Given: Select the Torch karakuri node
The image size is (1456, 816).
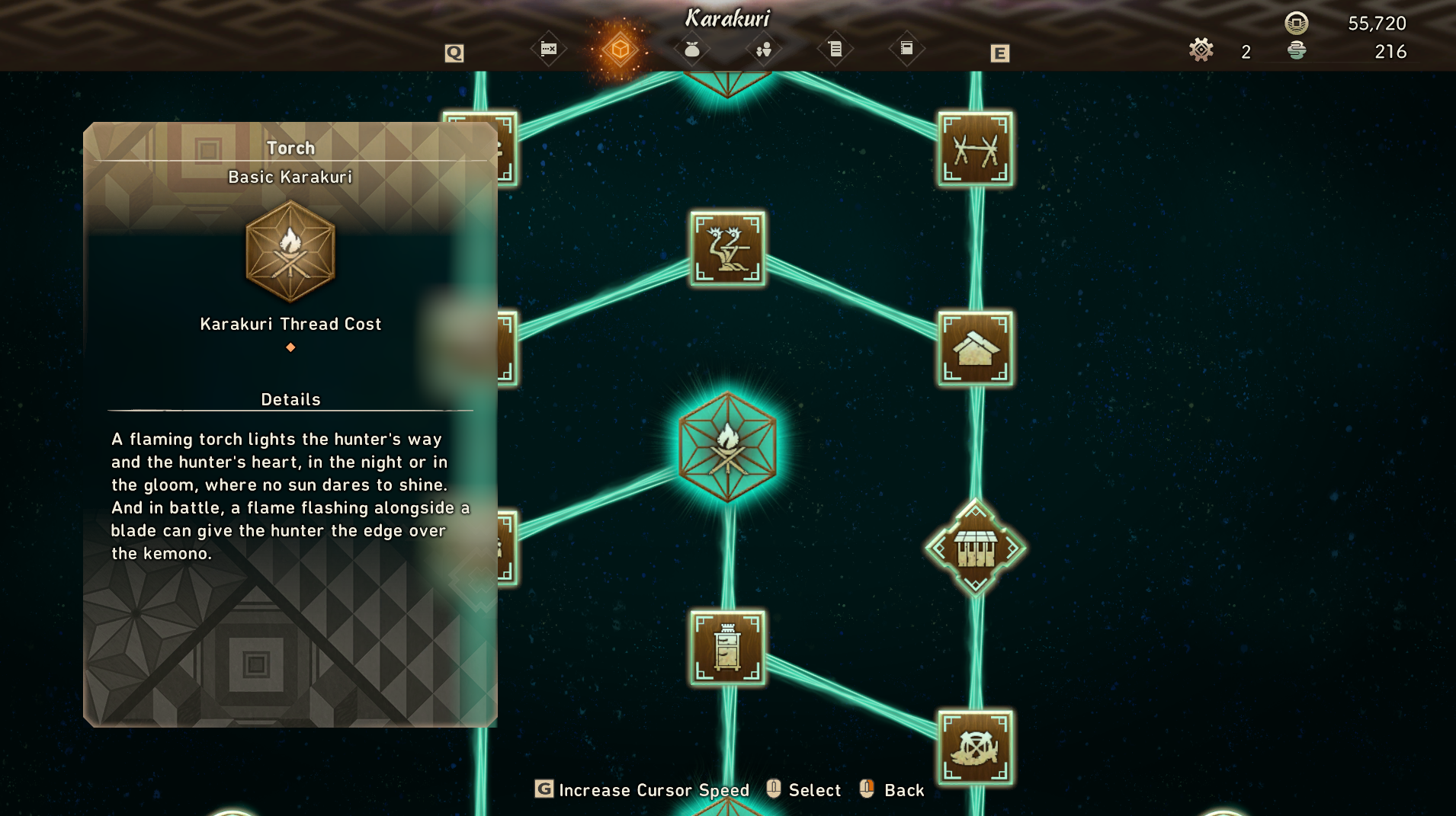Looking at the screenshot, I should 727,447.
